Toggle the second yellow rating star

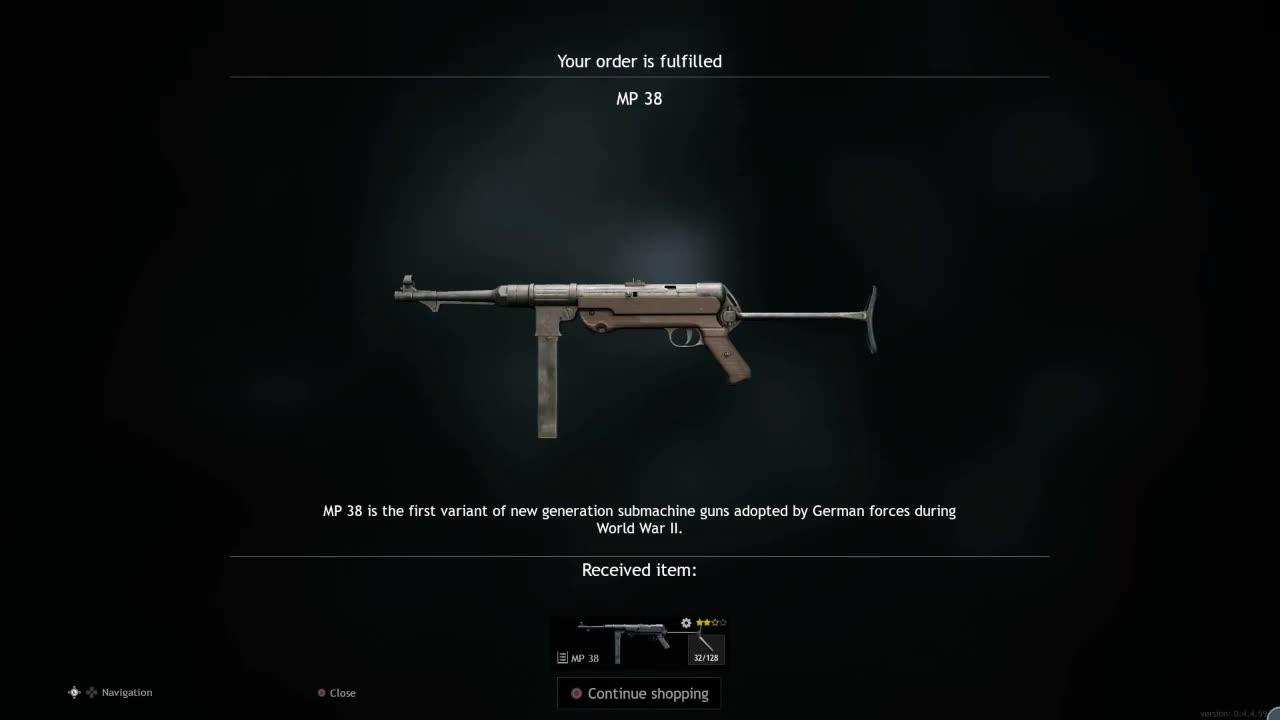coord(708,623)
